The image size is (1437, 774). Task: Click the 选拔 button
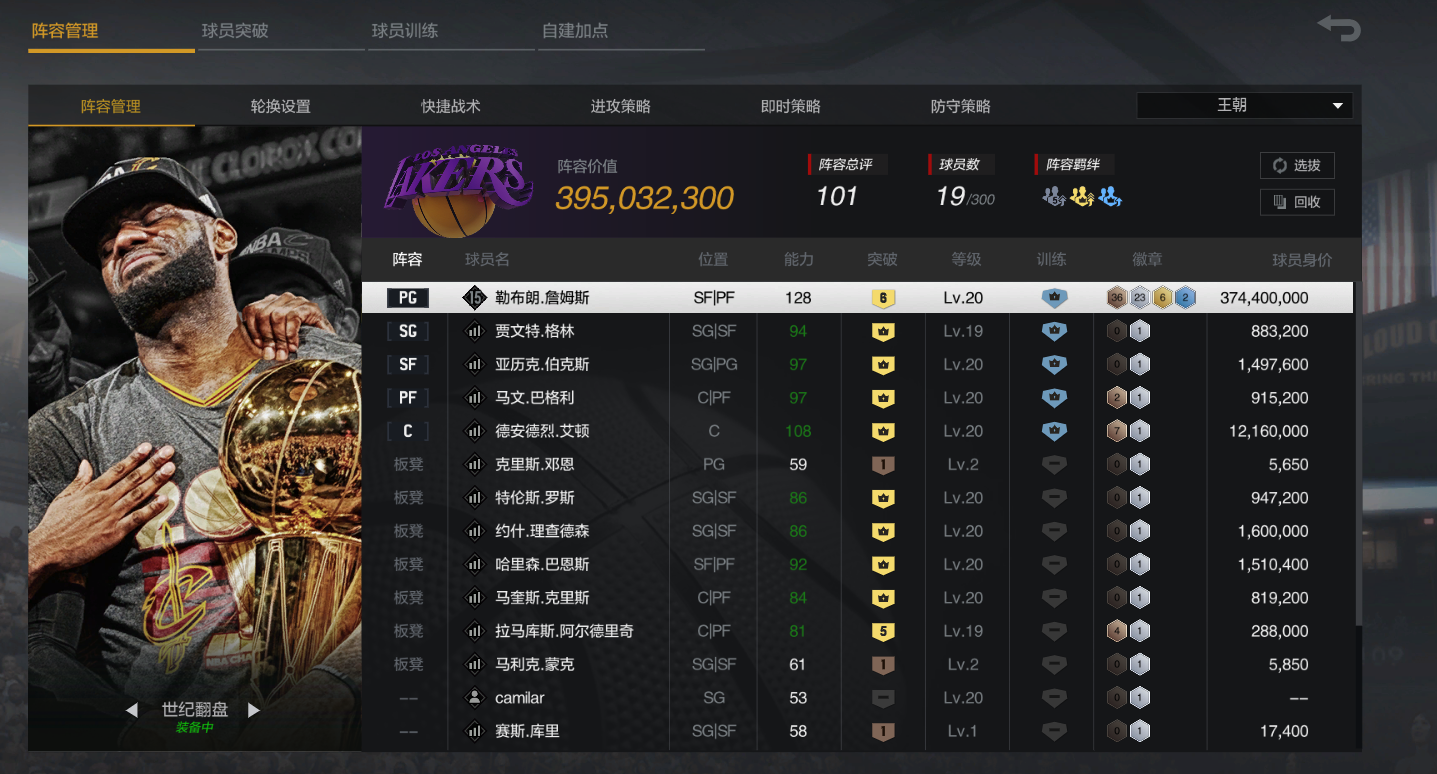coord(1296,165)
